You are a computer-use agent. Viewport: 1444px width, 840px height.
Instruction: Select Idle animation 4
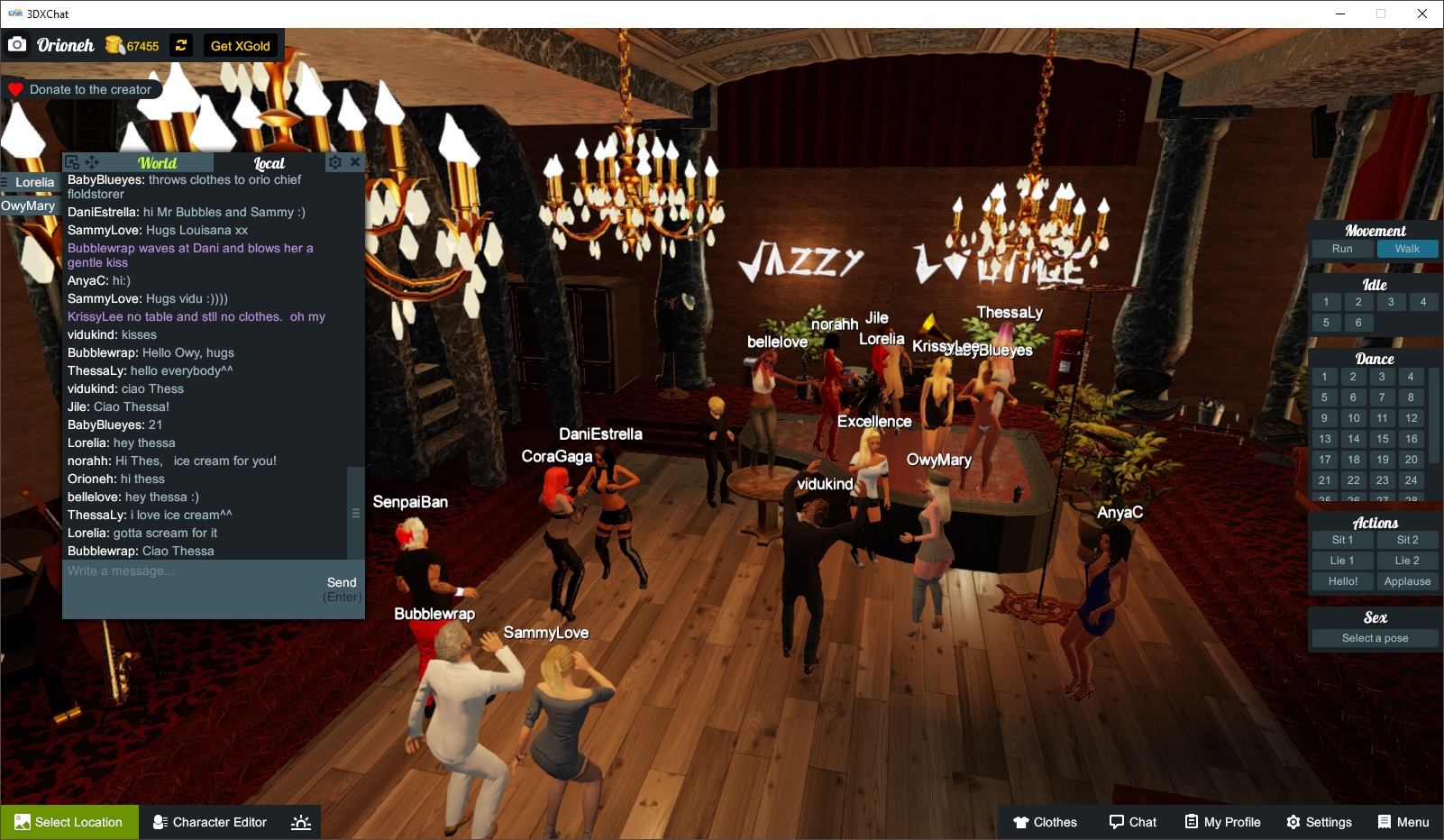[1423, 302]
